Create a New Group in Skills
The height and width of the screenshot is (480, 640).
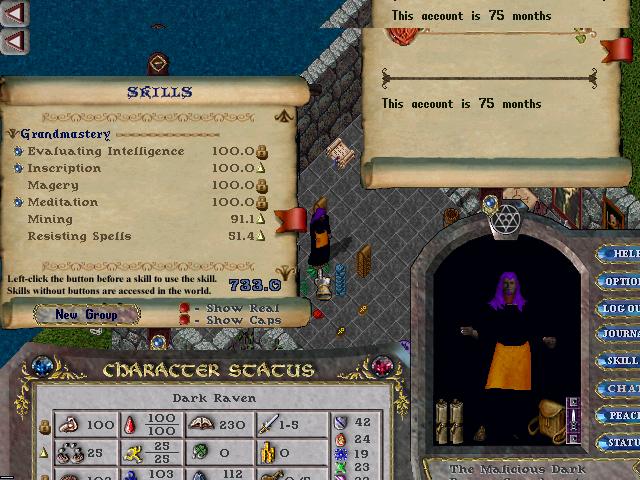pos(86,314)
